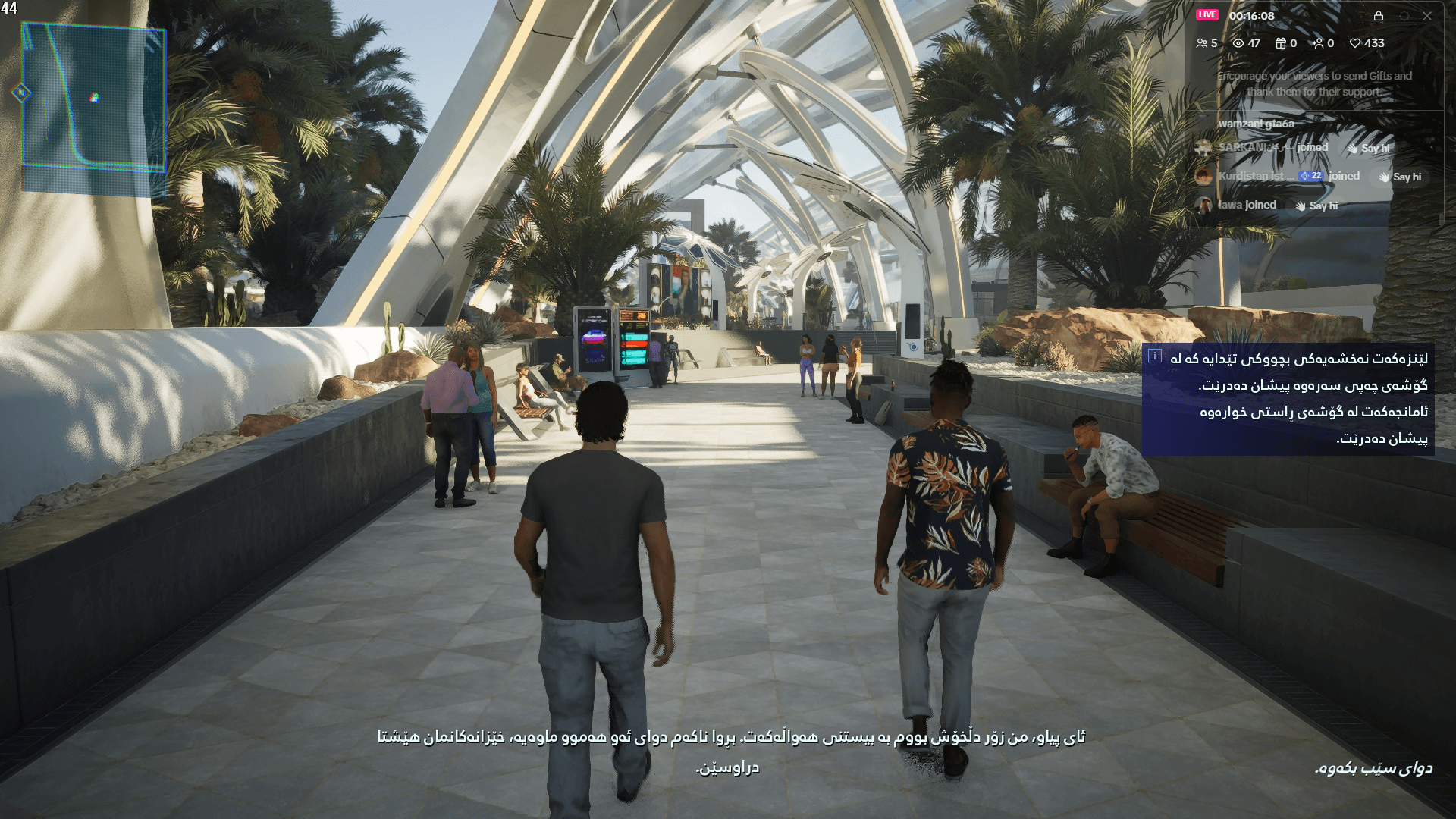Click the level 22 badge next to Kurdistan ist
1456x819 pixels.
point(1310,177)
